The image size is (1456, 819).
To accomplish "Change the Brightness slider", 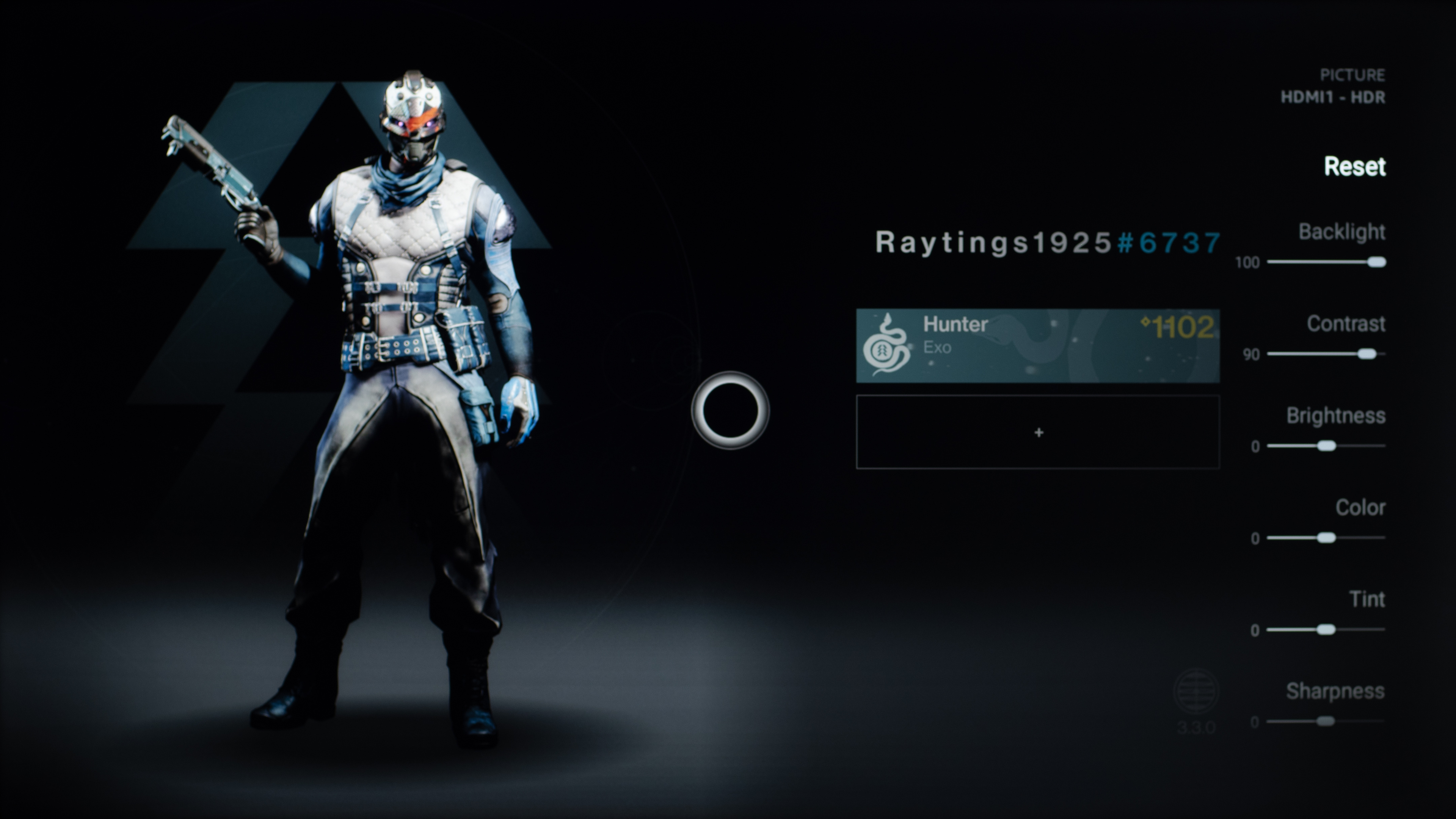I will click(1326, 447).
